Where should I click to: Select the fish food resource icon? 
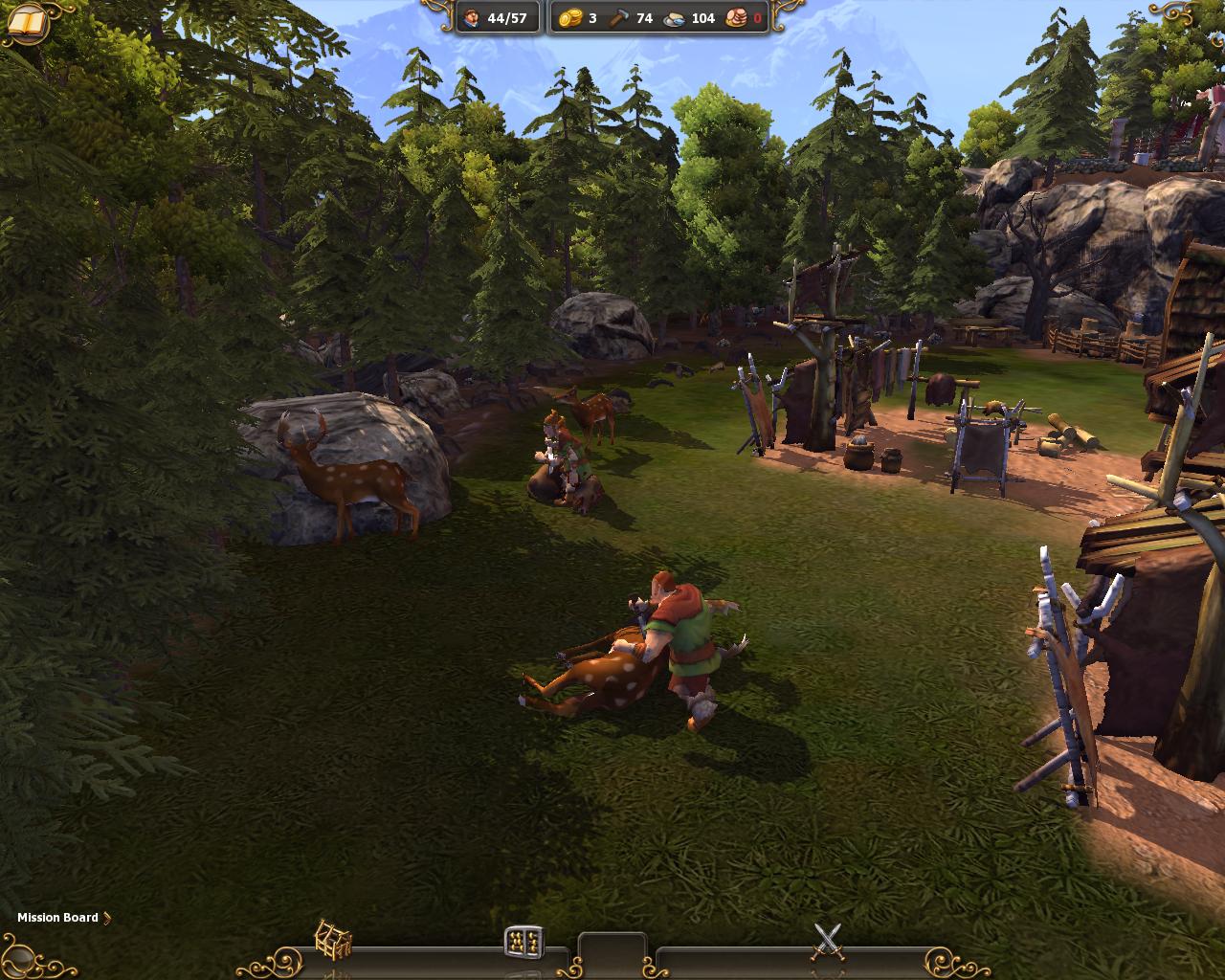click(x=675, y=18)
